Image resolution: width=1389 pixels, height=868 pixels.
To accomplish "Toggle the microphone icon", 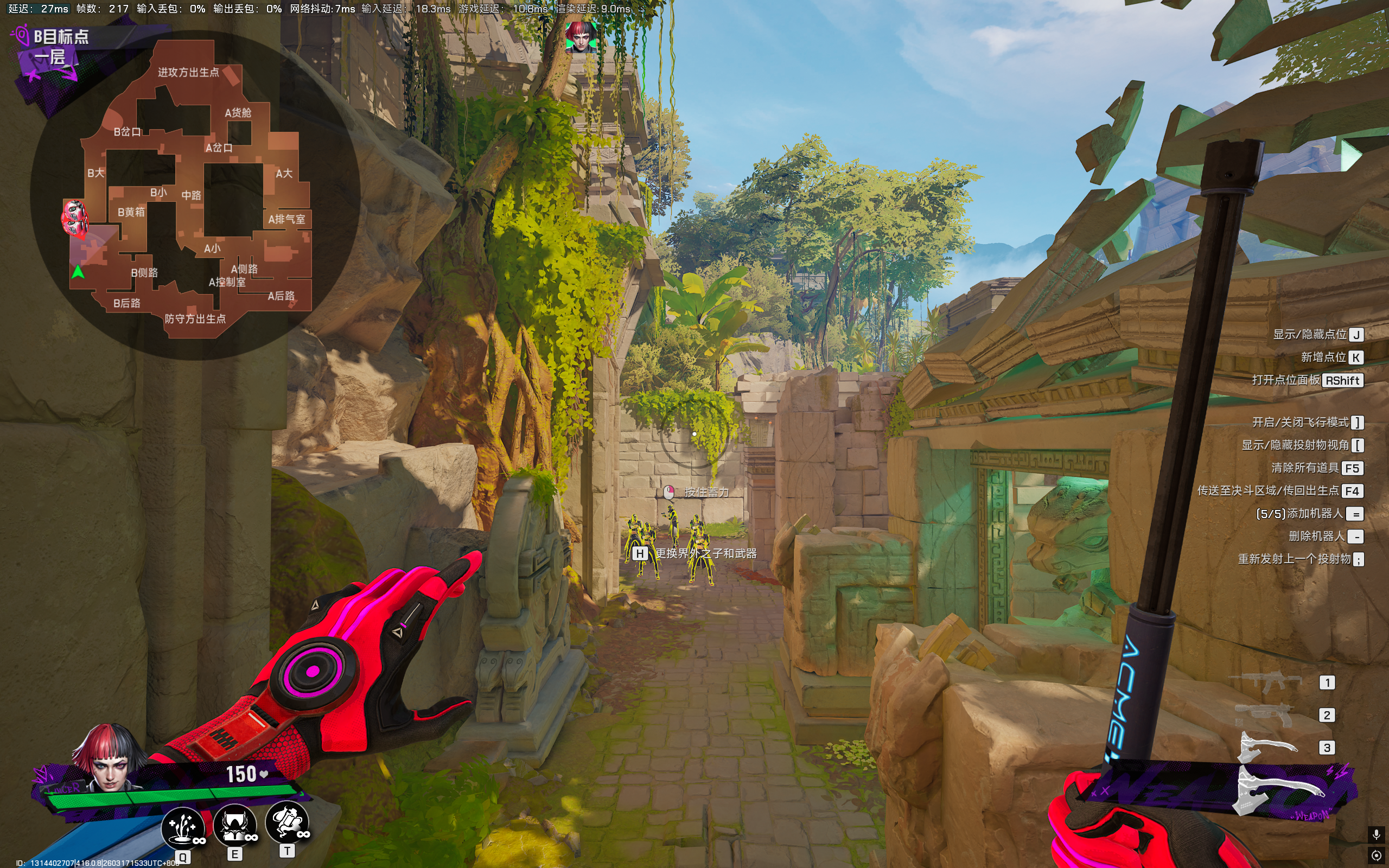I will (x=1376, y=834).
